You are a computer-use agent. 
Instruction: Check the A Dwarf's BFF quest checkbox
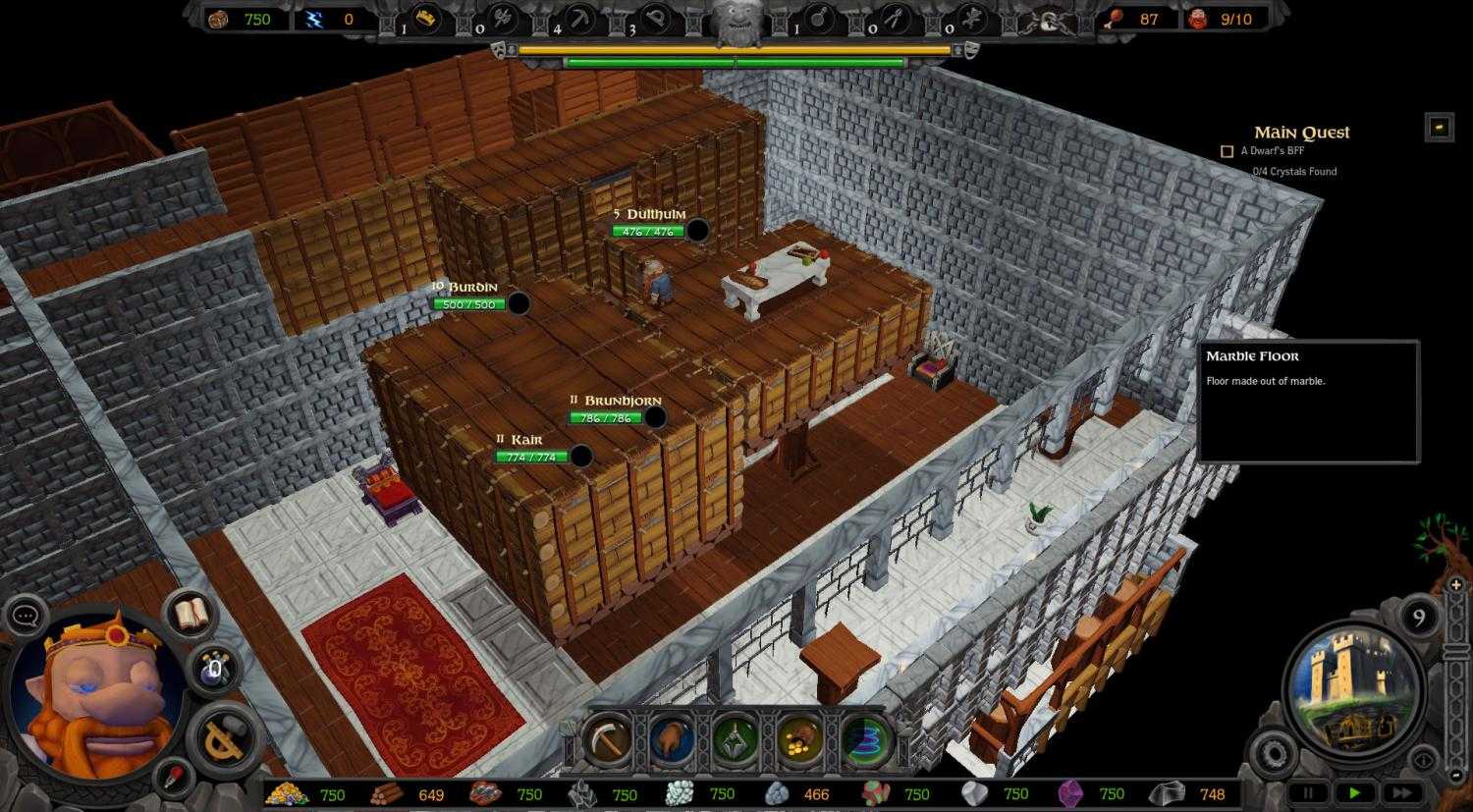pyautogui.click(x=1226, y=150)
